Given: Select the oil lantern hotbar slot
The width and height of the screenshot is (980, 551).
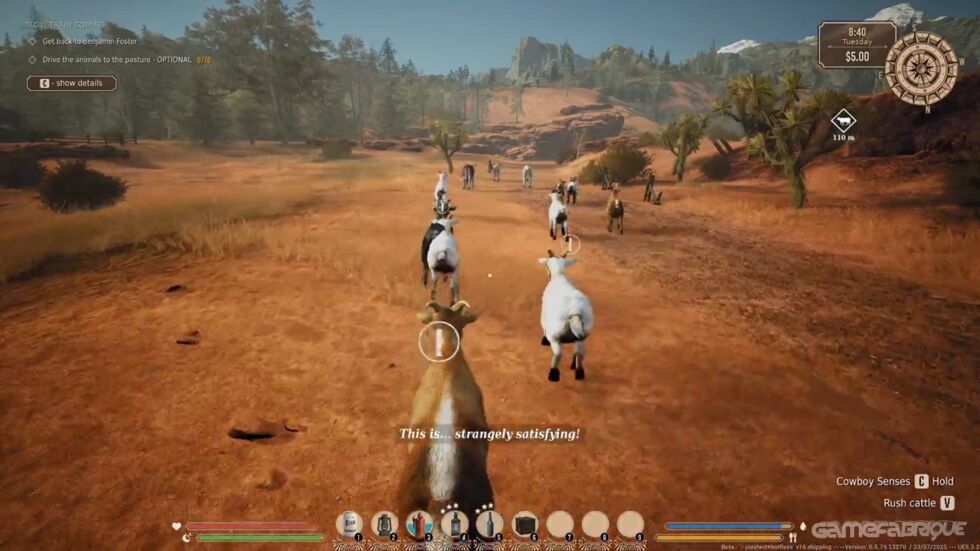Looking at the screenshot, I should 384,524.
